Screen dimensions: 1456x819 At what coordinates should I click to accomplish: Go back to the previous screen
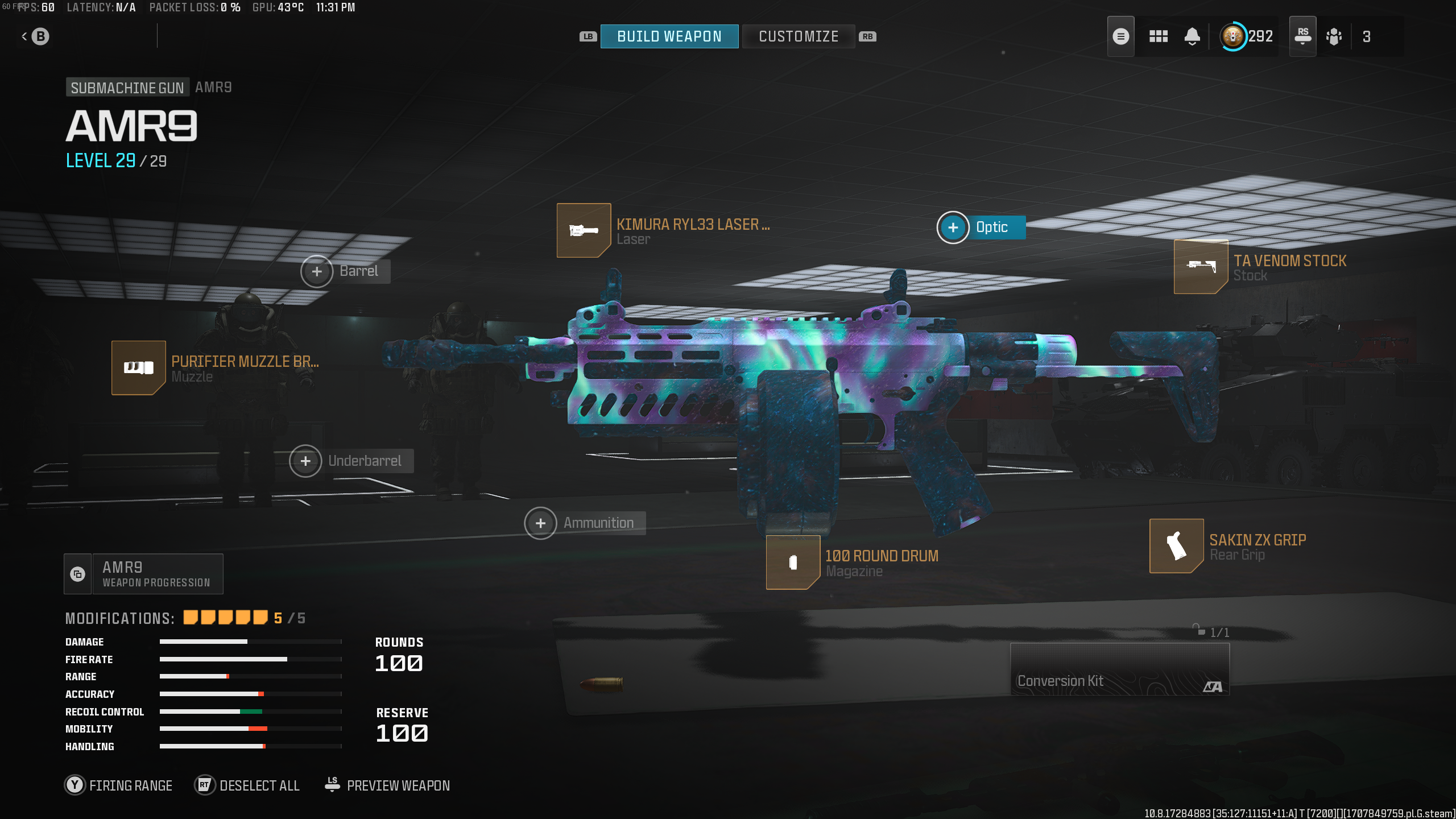tap(35, 36)
